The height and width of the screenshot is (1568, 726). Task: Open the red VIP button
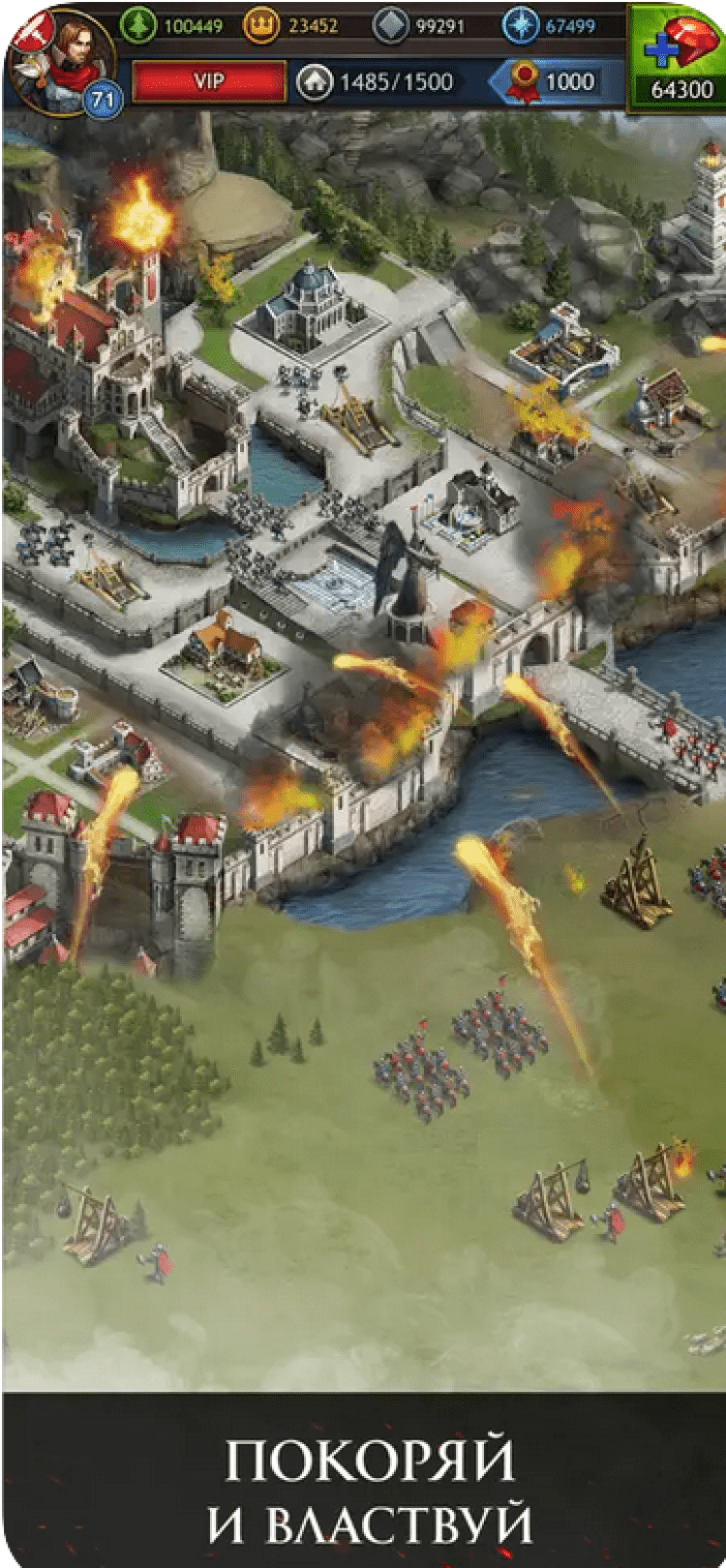click(209, 81)
